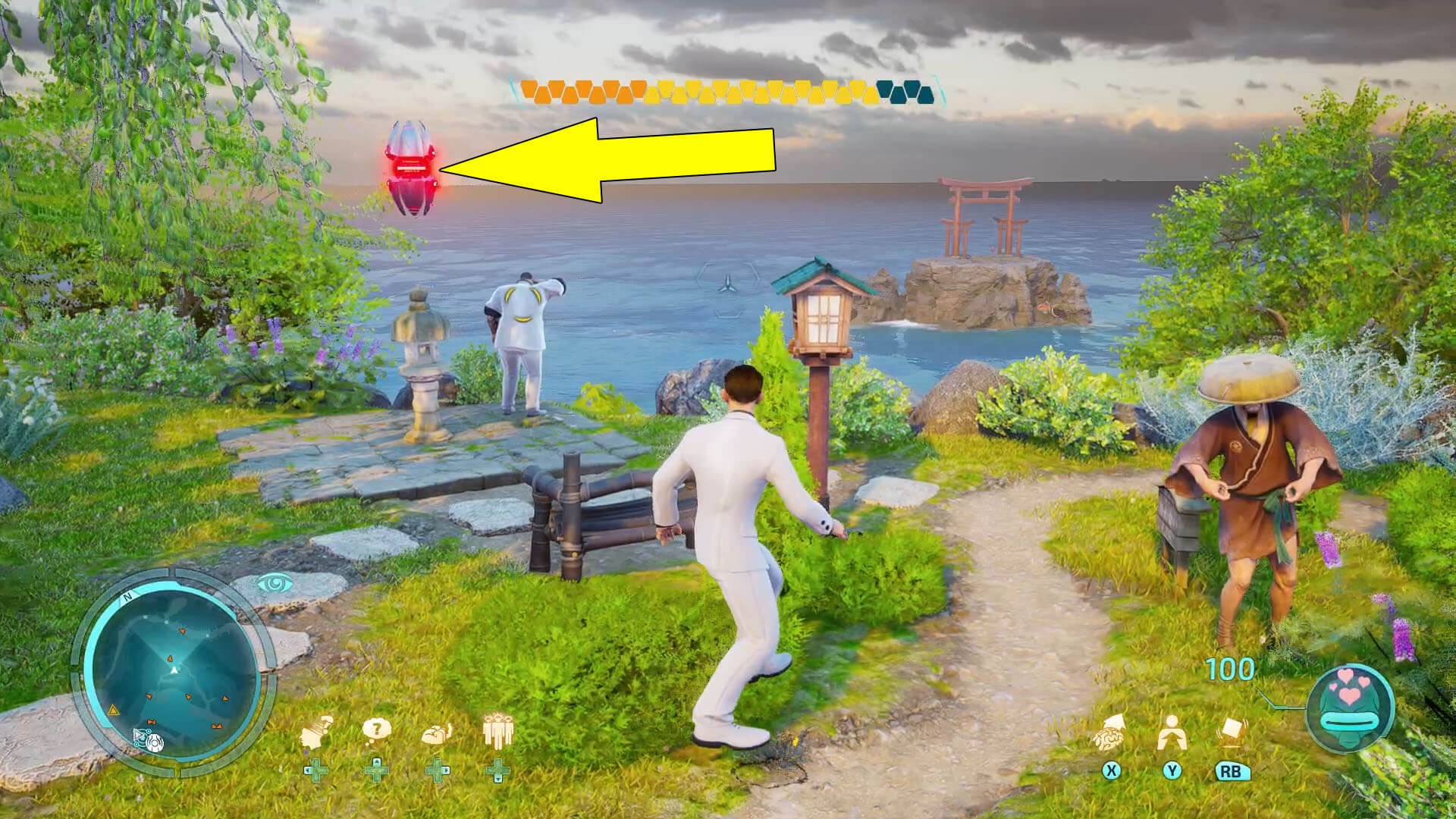
Task: Select the N compass marker on the minimap
Action: [x=128, y=596]
